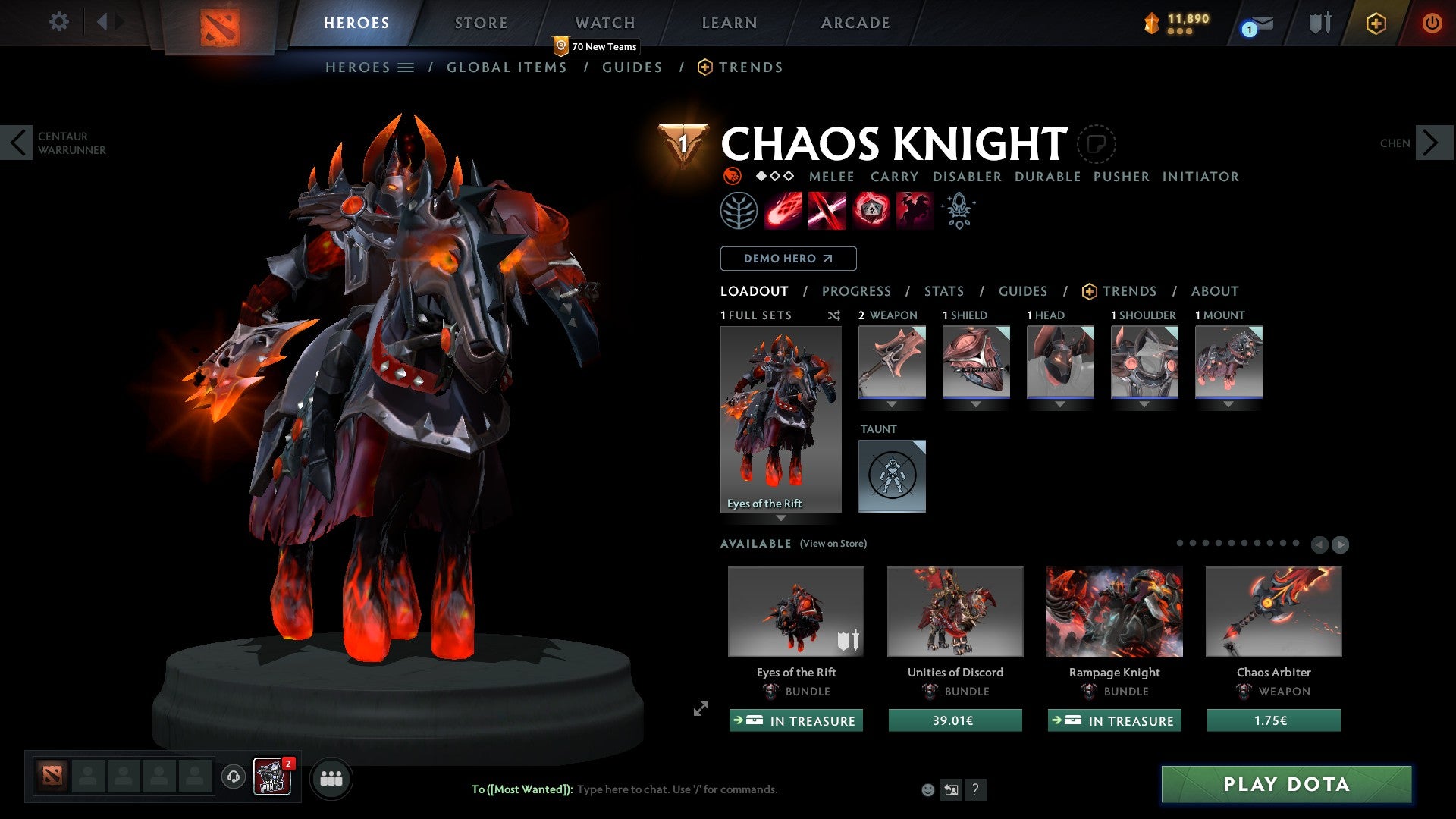Open the Watch menu

pyautogui.click(x=604, y=22)
